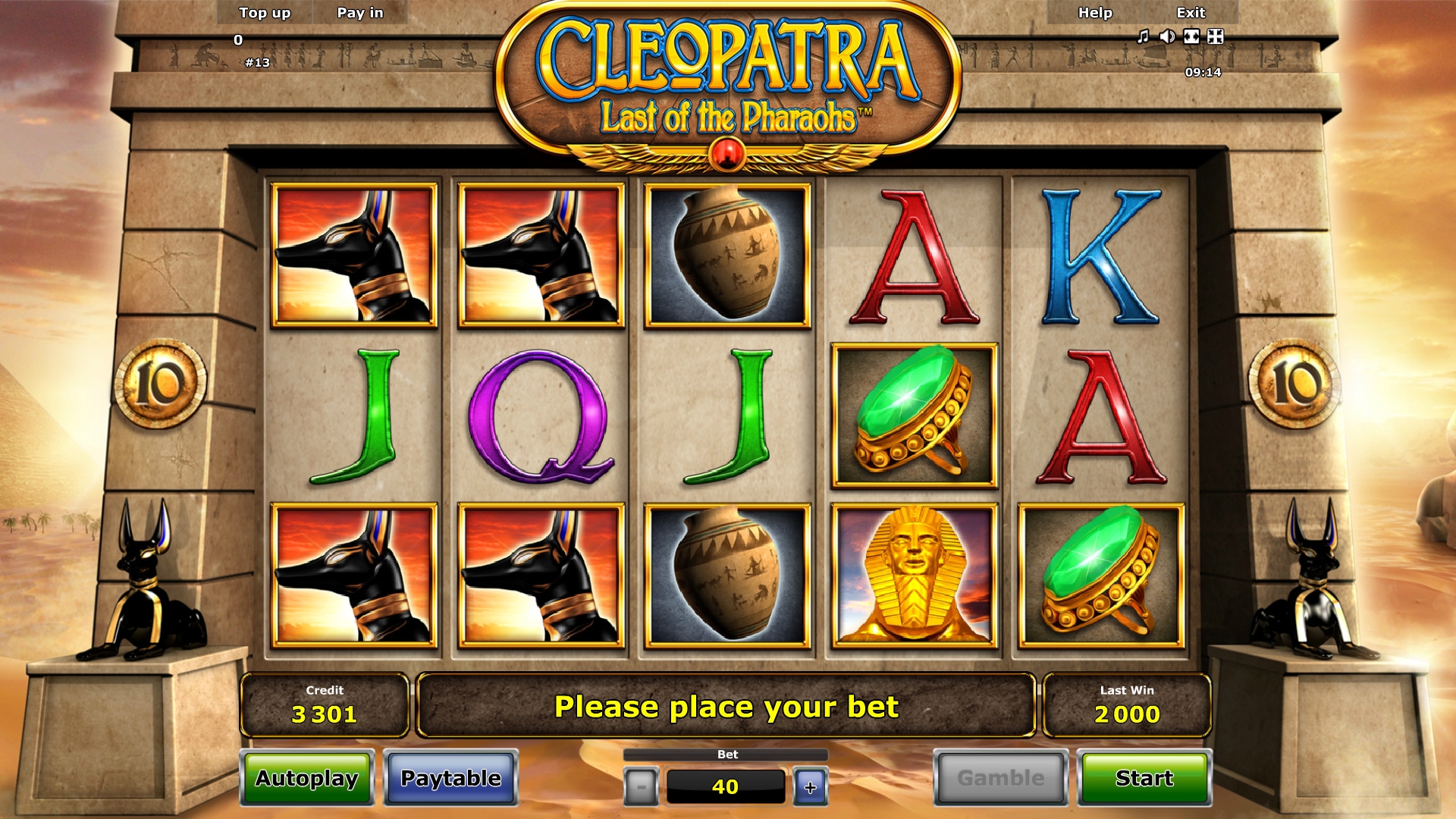Exit the Cleopatra slot game
This screenshot has height=819, width=1456.
[1191, 13]
